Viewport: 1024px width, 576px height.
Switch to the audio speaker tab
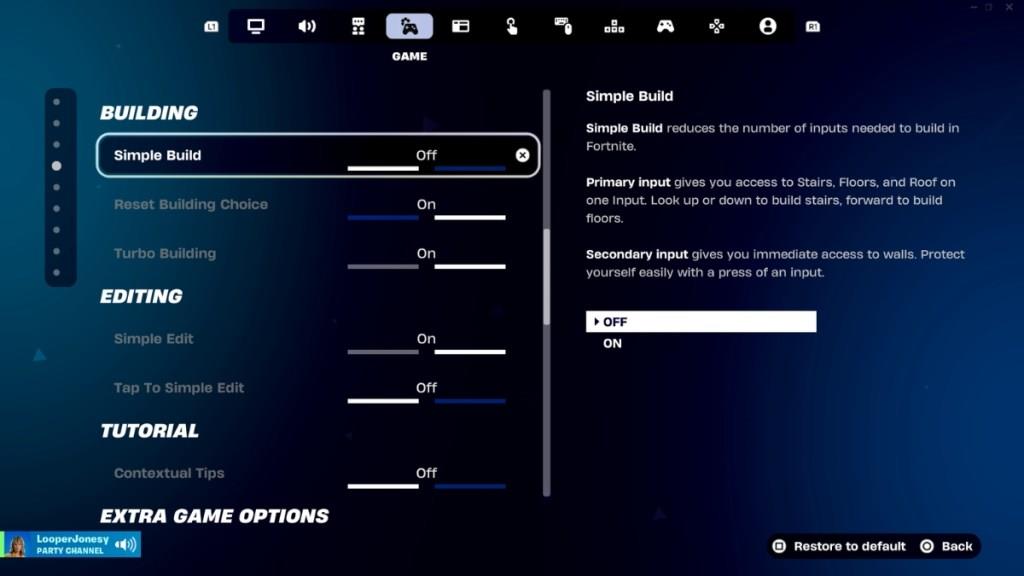coord(307,26)
